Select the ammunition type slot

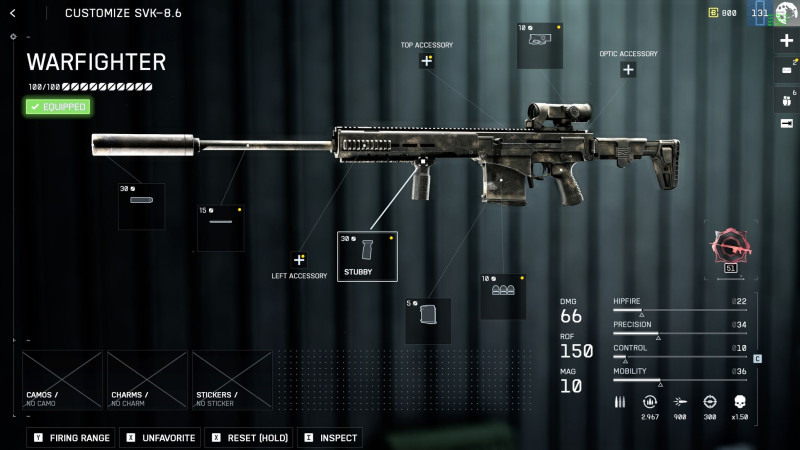pos(502,296)
